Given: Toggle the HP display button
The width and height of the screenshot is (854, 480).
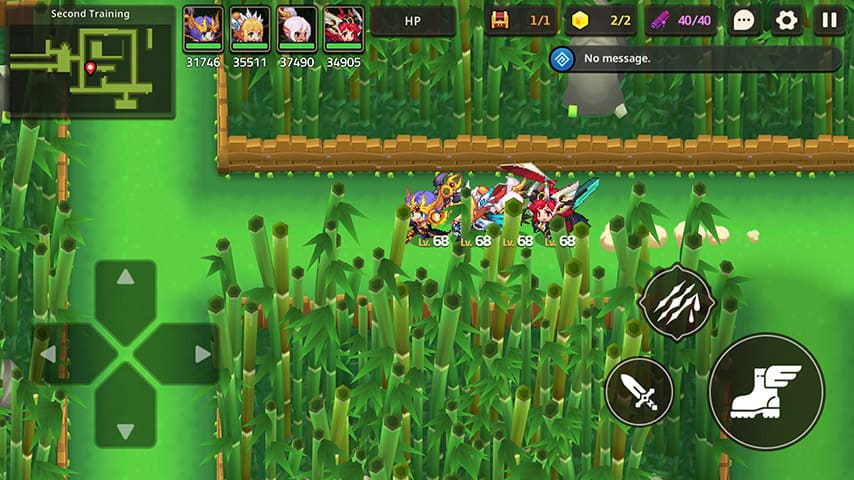Looking at the screenshot, I should coord(413,21).
